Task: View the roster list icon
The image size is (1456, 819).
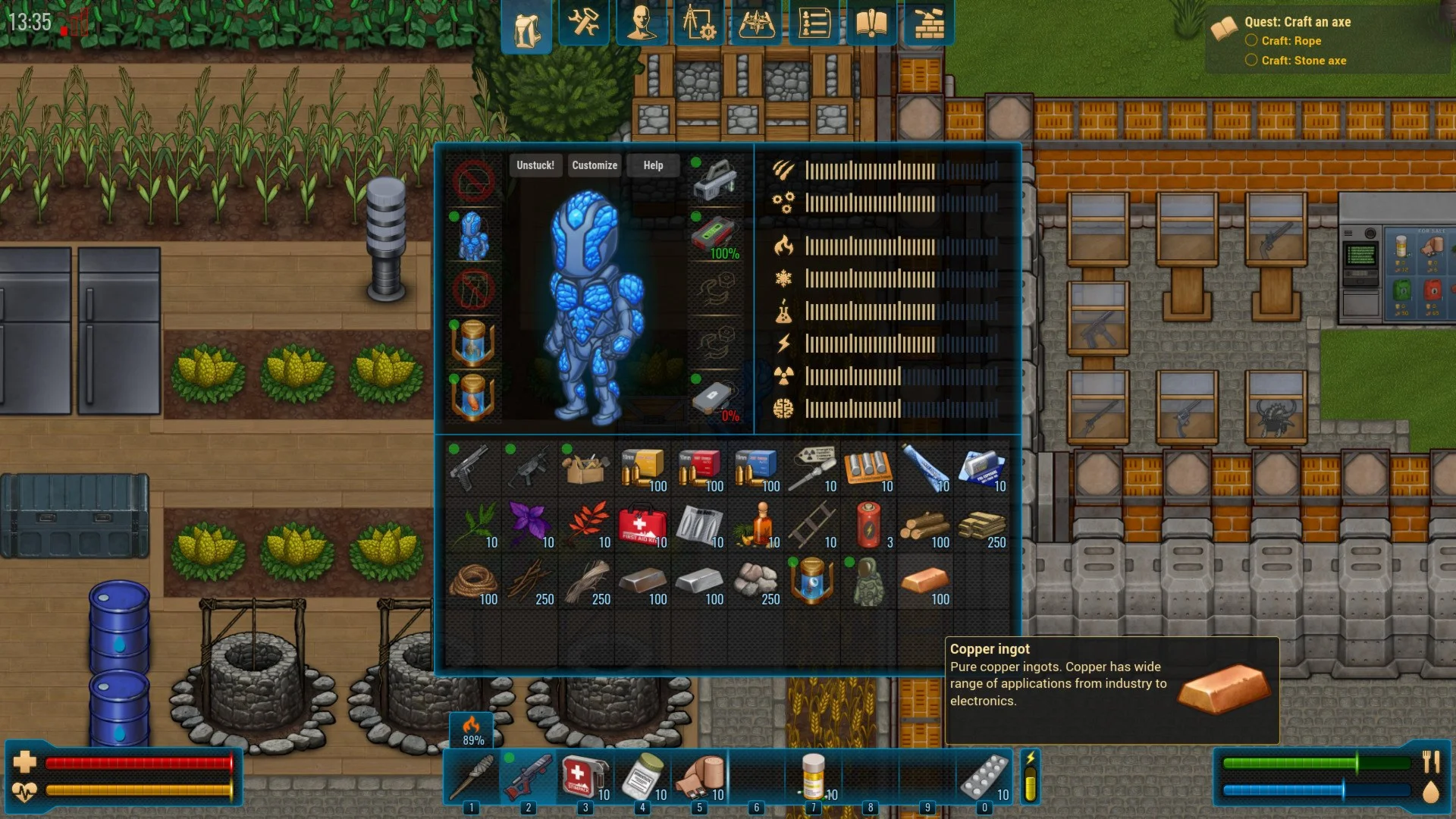Action: tap(815, 24)
